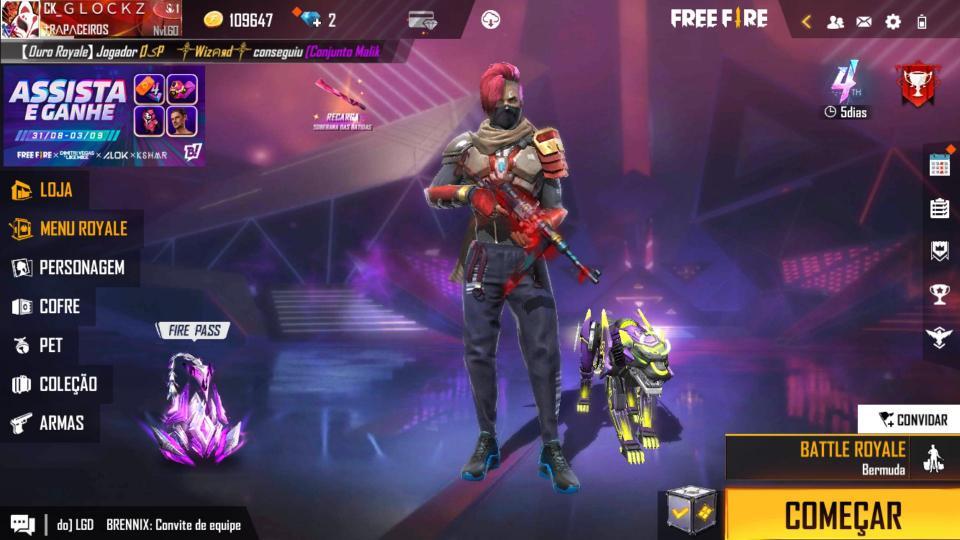The image size is (960, 540).
Task: Open the LOJA shop menu
Action: [x=44, y=190]
